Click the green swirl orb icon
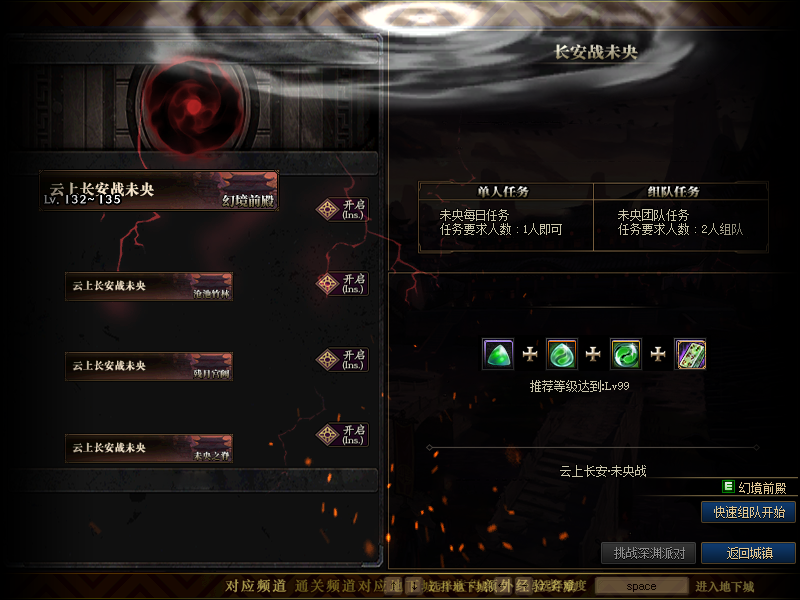The image size is (800, 600). [626, 354]
